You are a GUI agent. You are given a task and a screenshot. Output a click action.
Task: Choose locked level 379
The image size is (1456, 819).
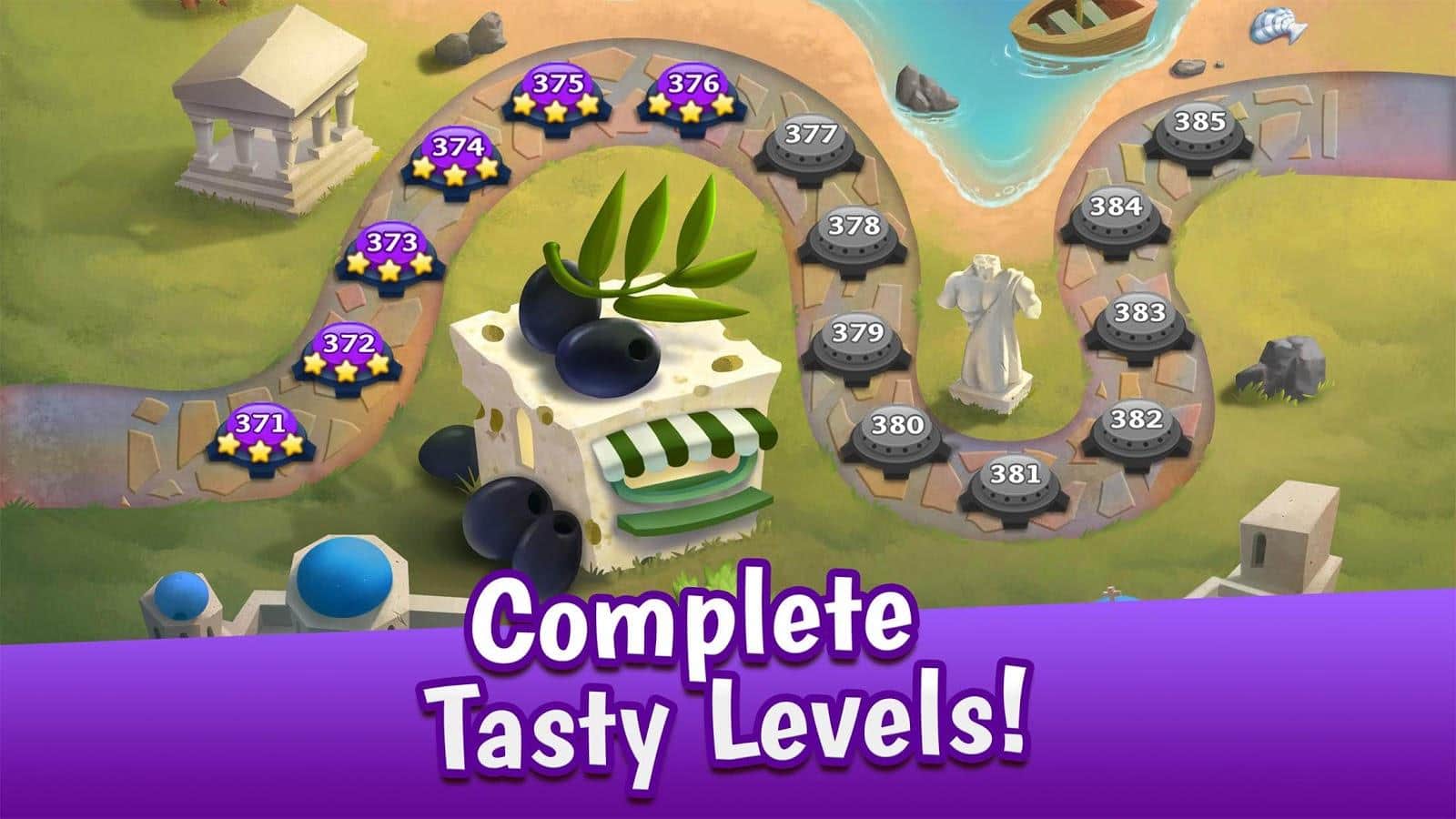point(856,341)
